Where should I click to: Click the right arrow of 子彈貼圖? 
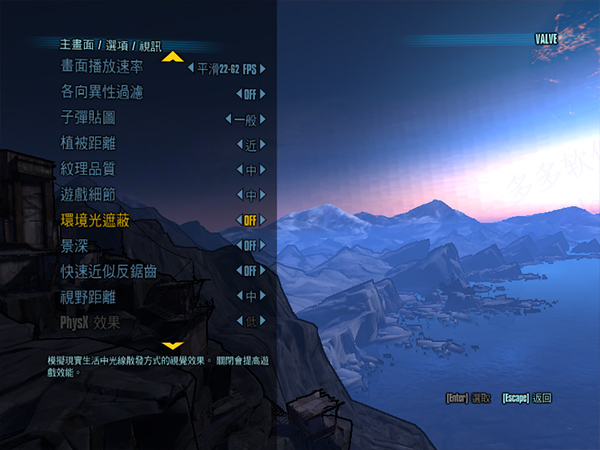262,119
